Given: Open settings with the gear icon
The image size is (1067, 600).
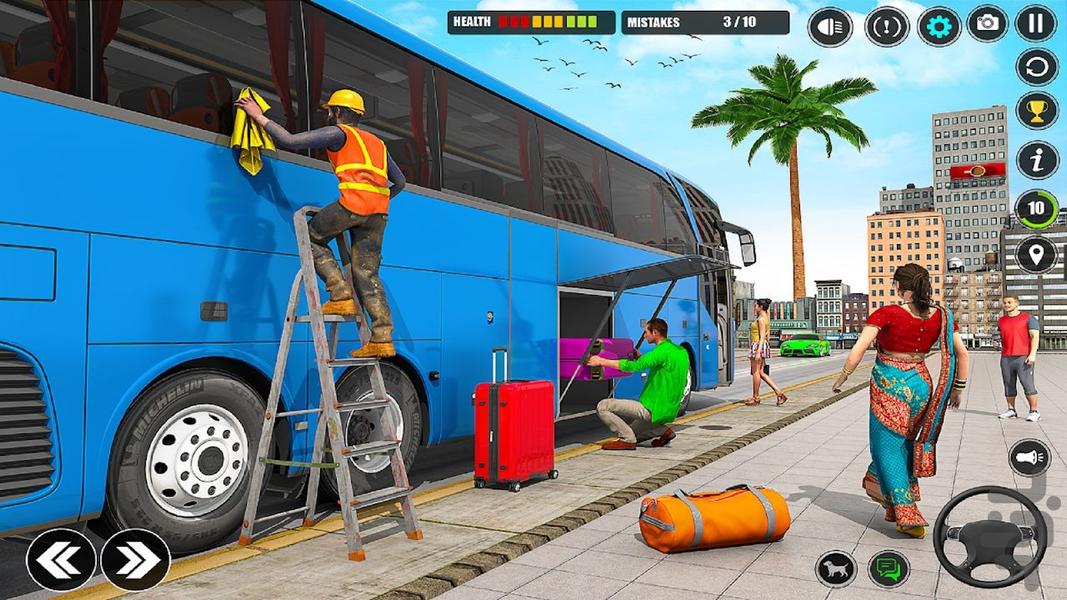Looking at the screenshot, I should tap(938, 25).
